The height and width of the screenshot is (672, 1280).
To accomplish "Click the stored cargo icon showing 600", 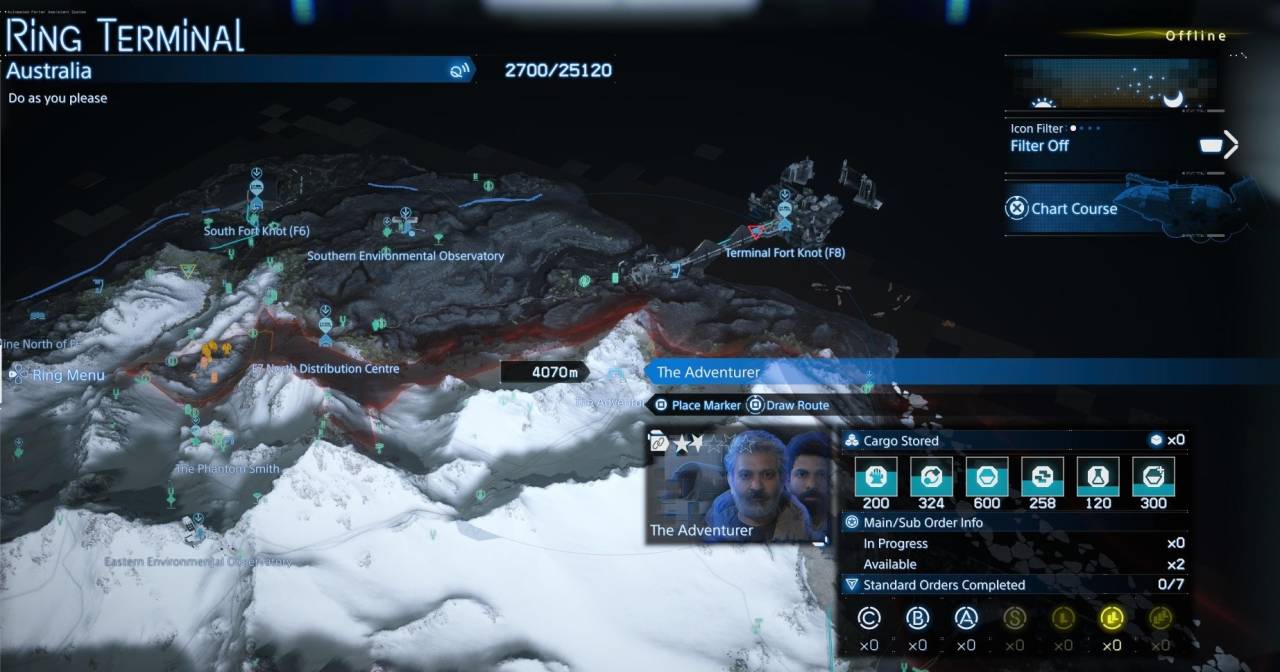I will [x=986, y=478].
